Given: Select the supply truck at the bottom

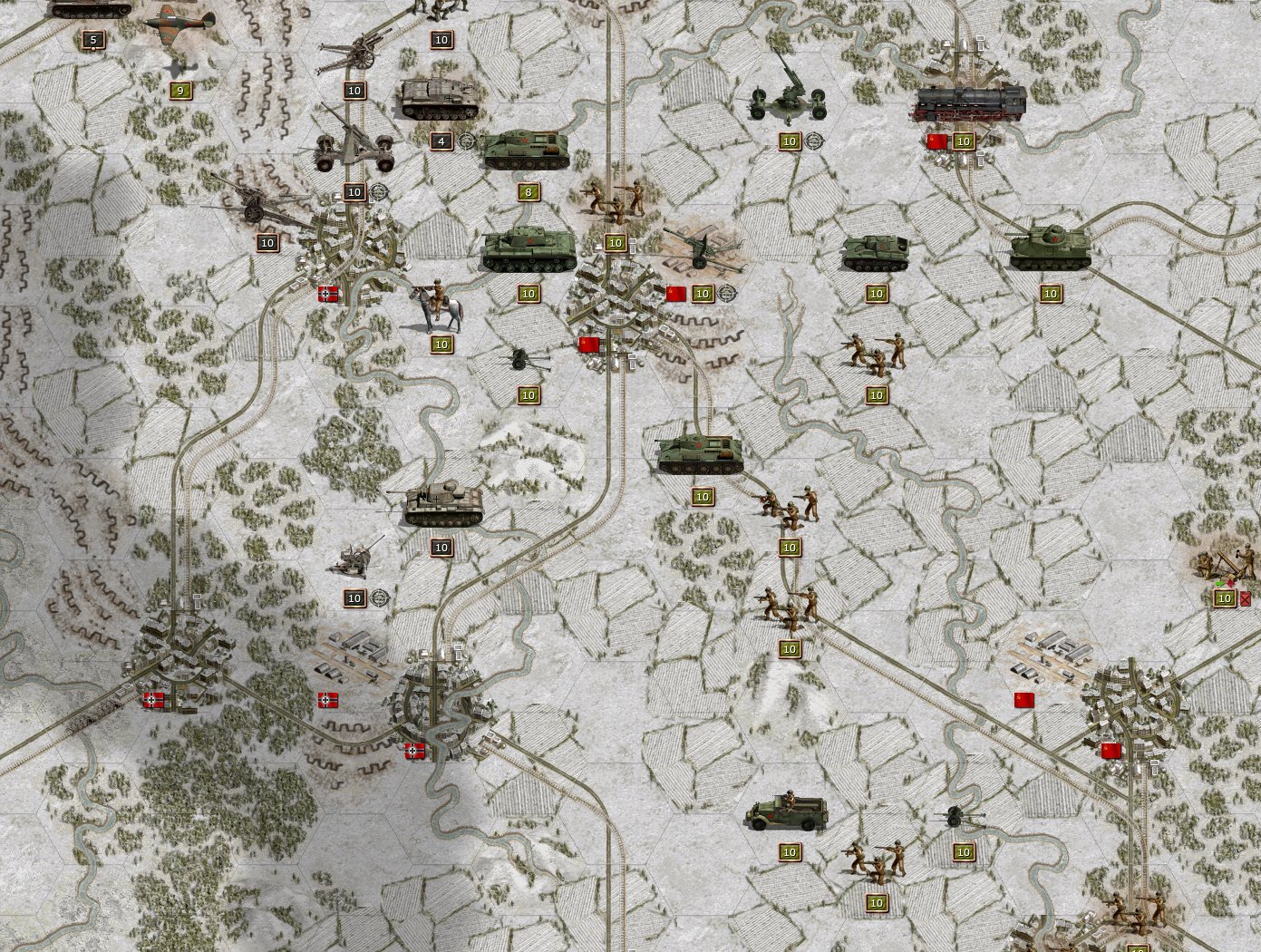Looking at the screenshot, I should [x=787, y=814].
